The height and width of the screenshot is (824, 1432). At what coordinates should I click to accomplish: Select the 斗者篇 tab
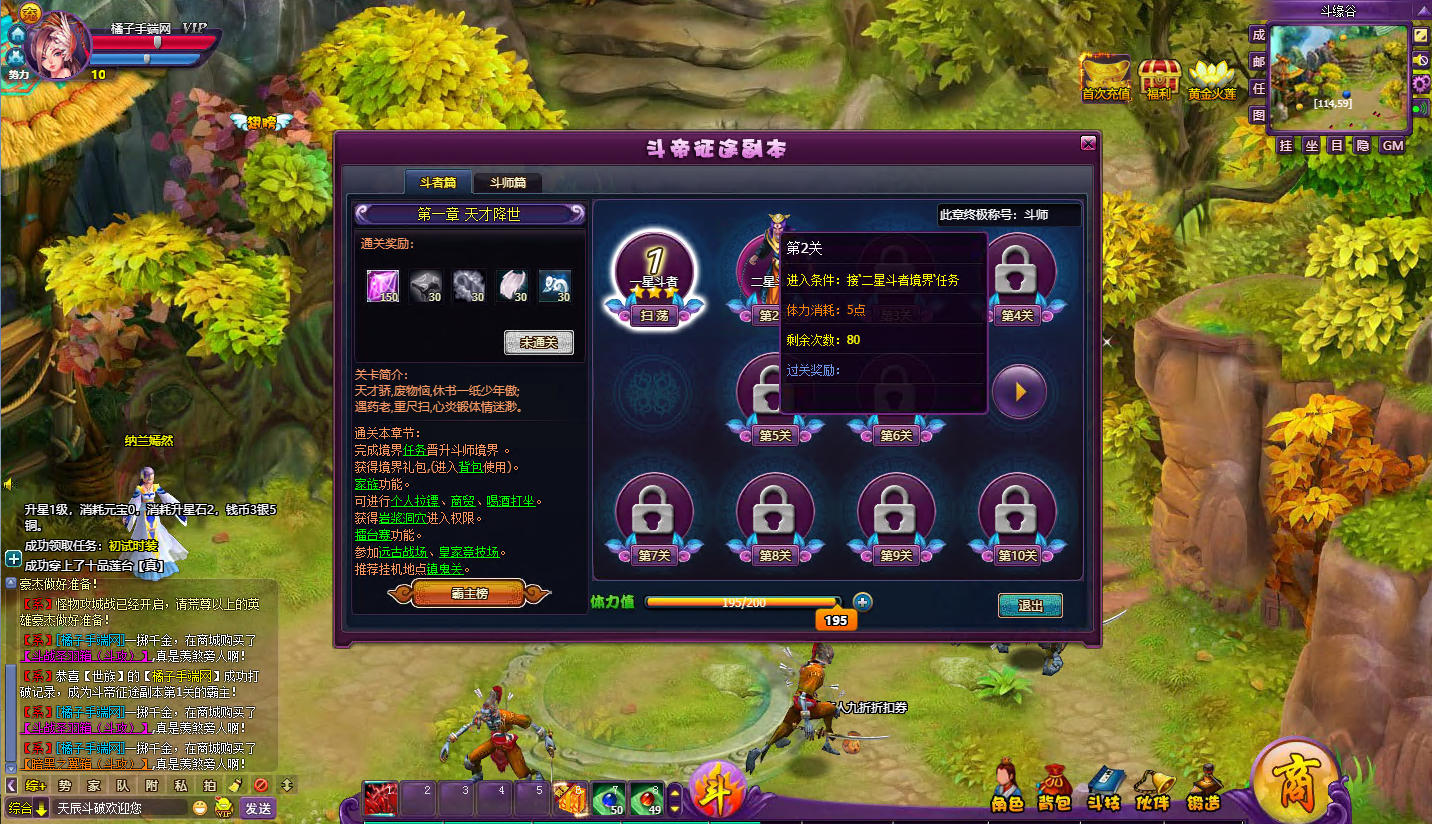point(438,183)
